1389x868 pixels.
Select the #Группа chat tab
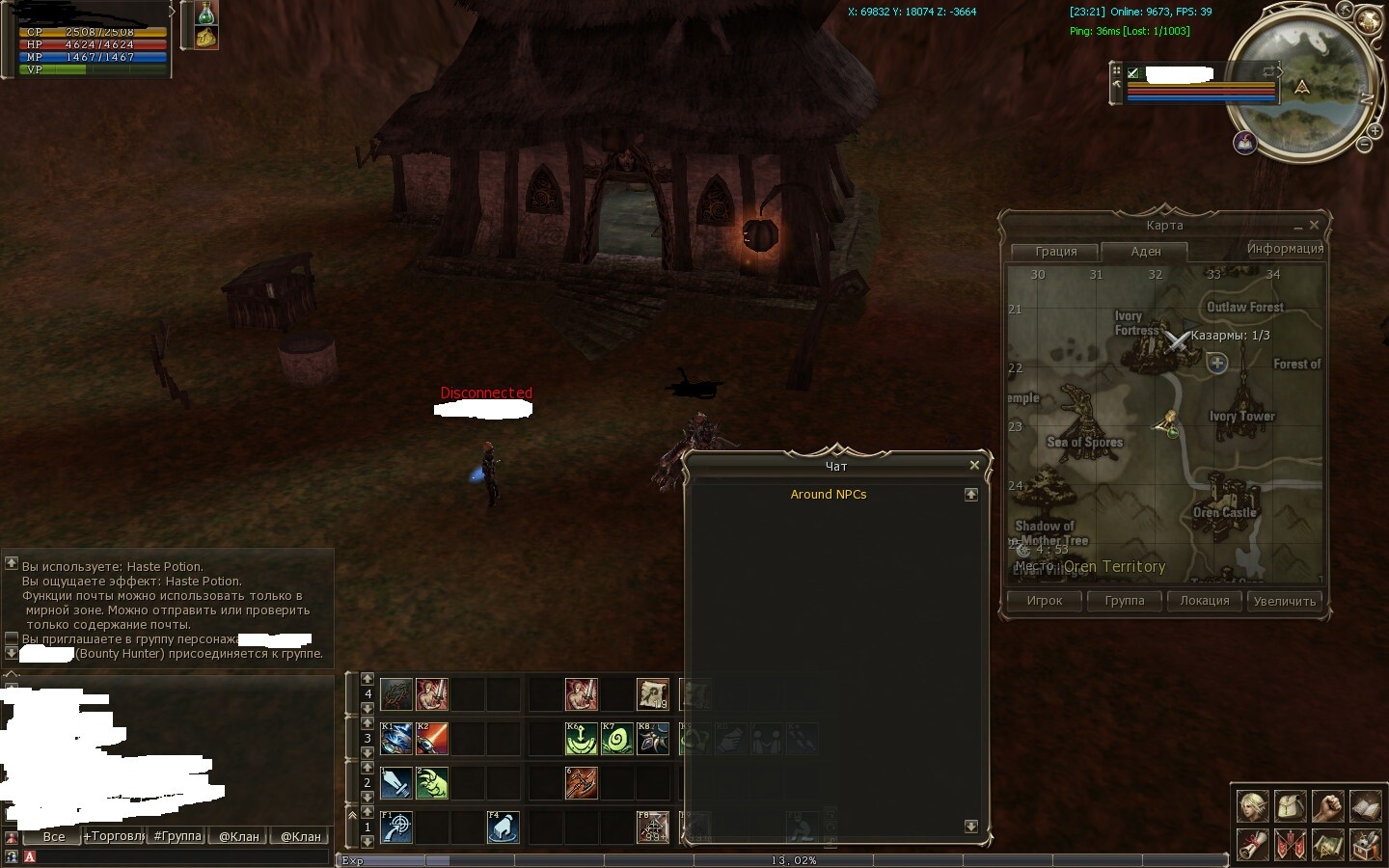click(x=177, y=836)
